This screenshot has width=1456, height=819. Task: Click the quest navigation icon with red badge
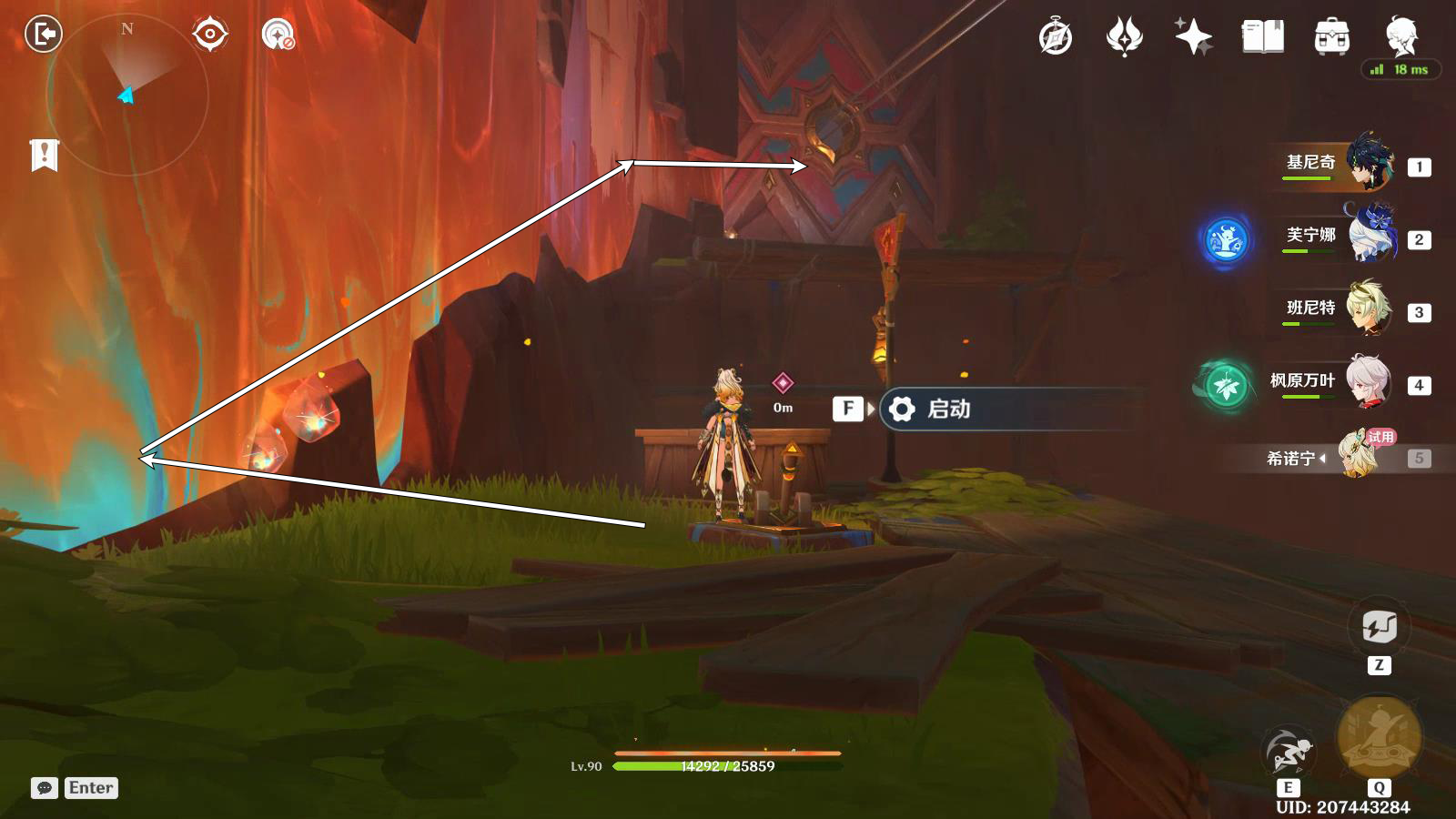coord(278,35)
